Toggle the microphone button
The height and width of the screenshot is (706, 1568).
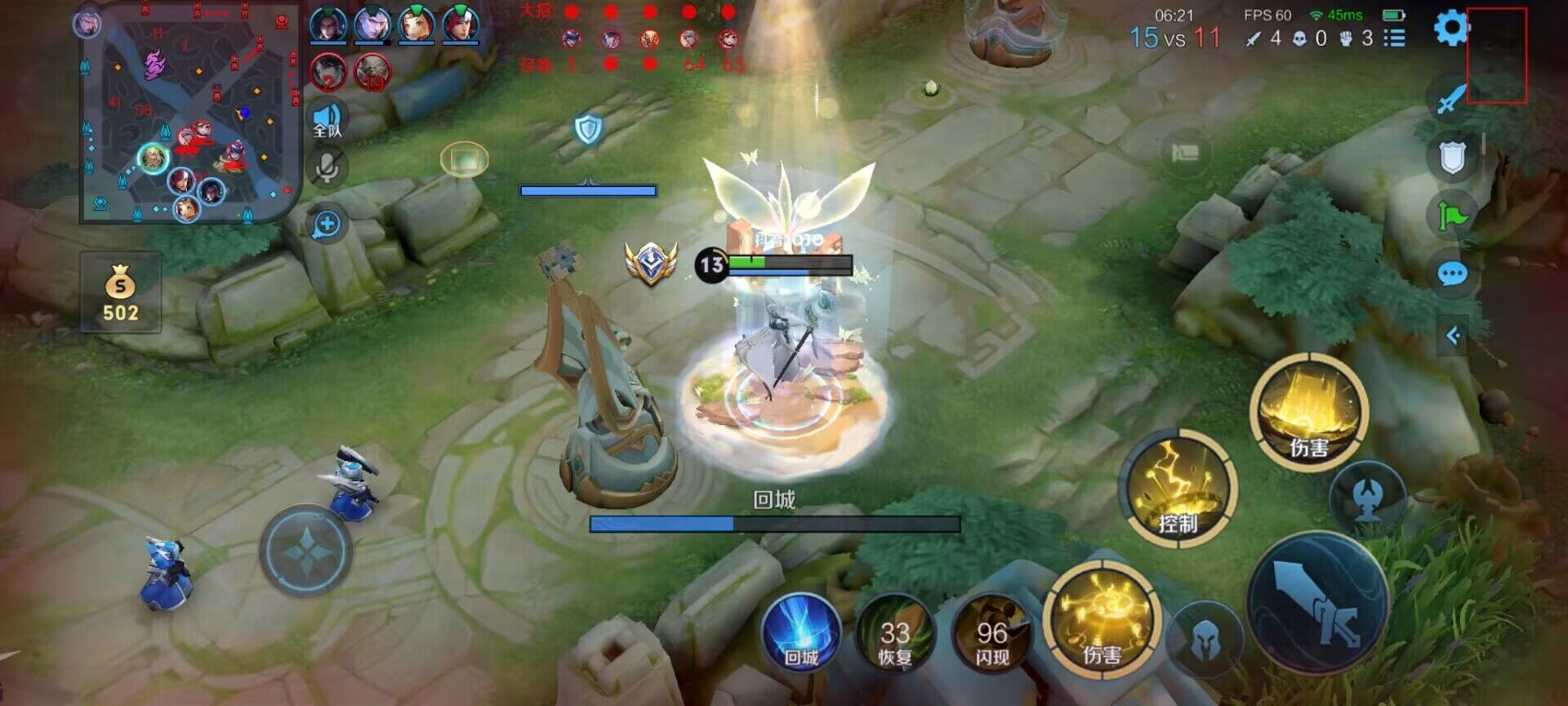coord(327,168)
